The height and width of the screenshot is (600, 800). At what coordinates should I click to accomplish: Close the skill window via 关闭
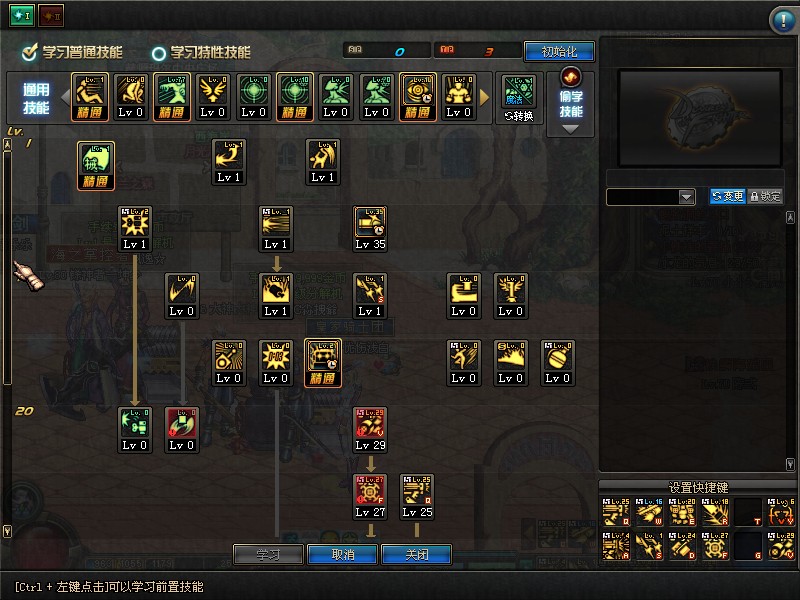(x=417, y=554)
